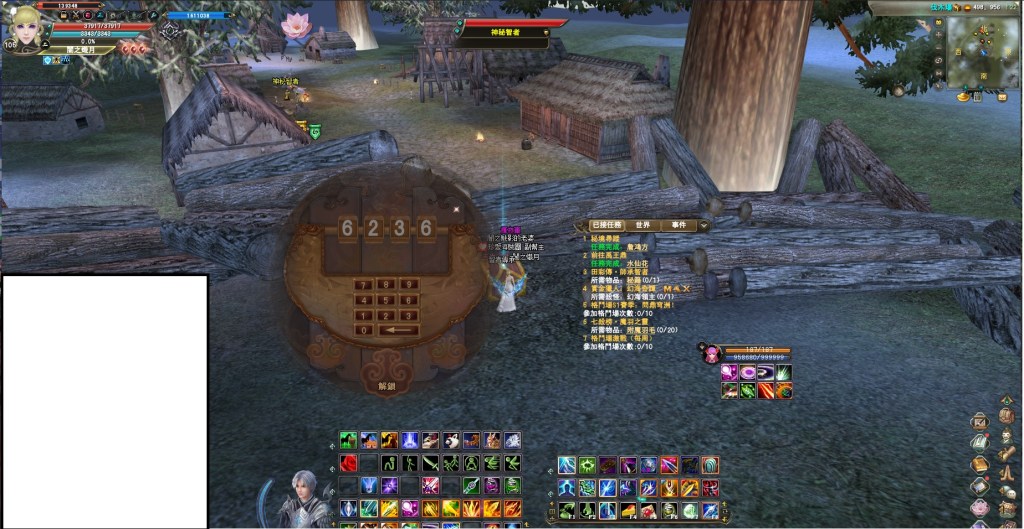Select keypad number 0
The height and width of the screenshot is (529, 1024).
pos(365,330)
